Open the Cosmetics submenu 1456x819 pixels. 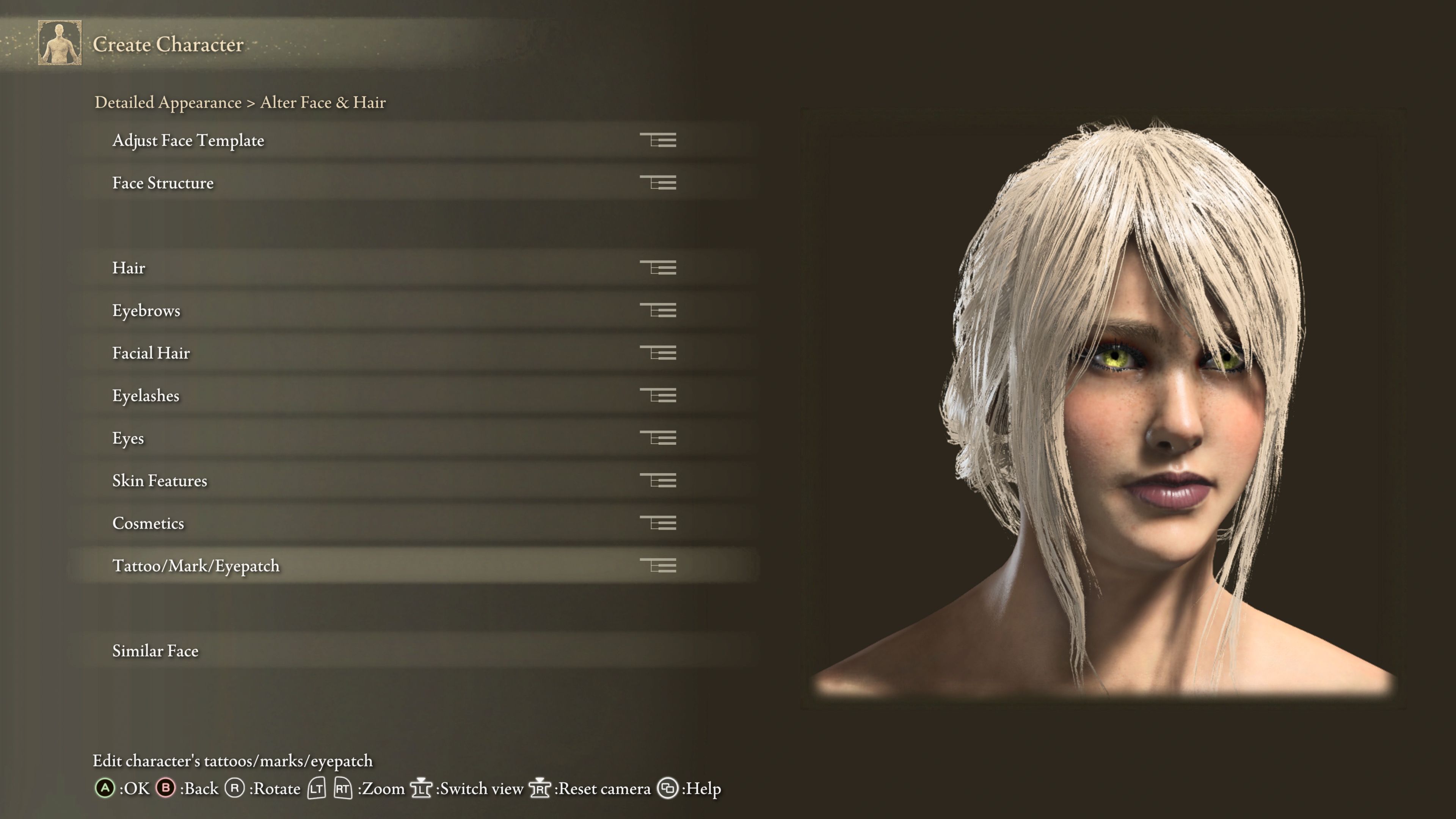tap(148, 523)
